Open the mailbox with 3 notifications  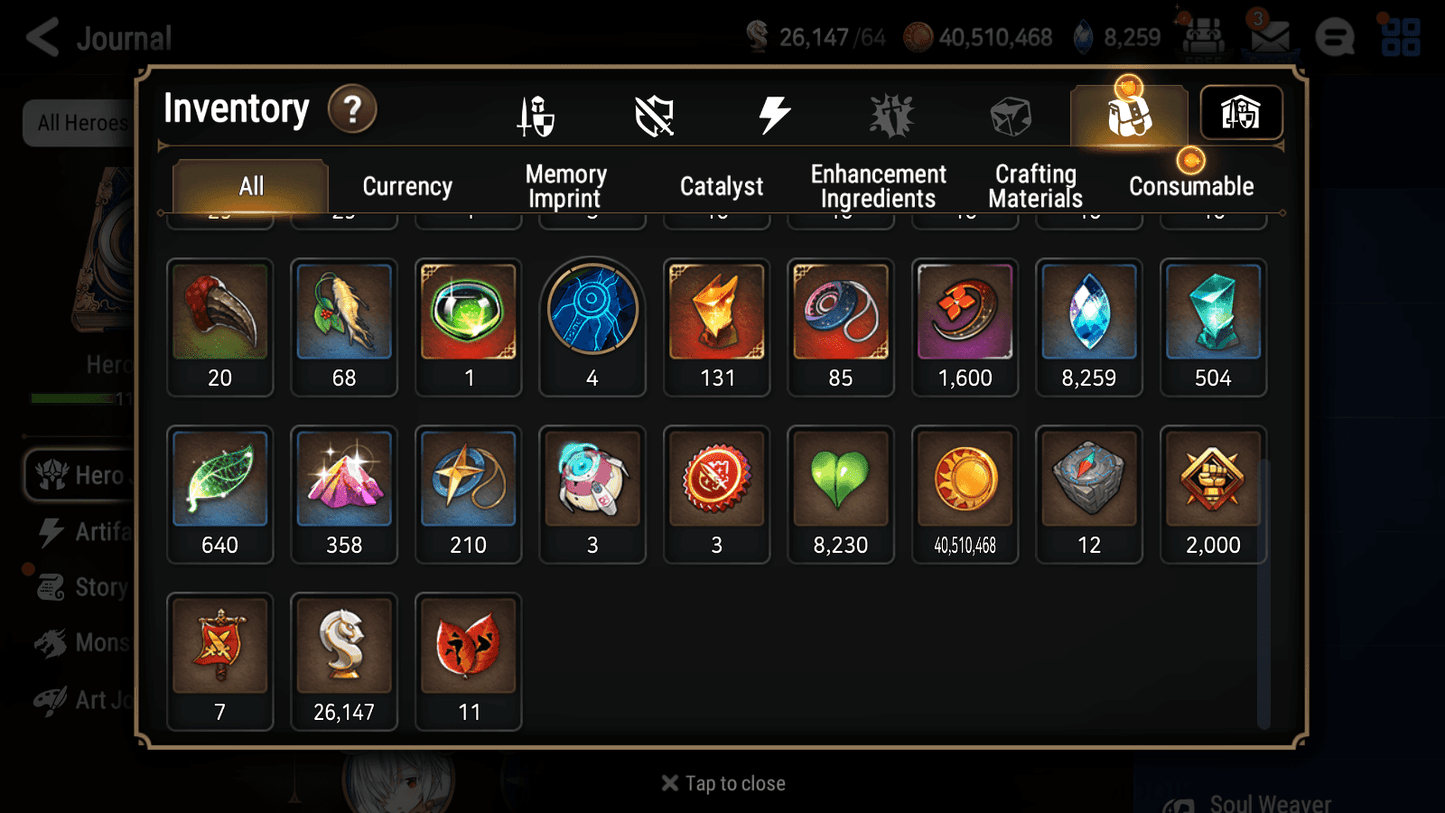coord(1268,36)
